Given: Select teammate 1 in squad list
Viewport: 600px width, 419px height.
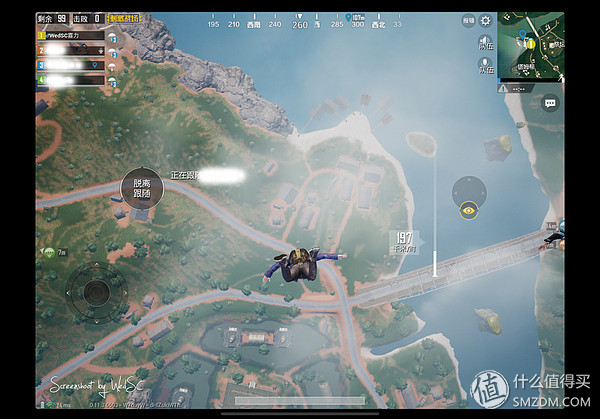Looking at the screenshot, I should tap(72, 35).
